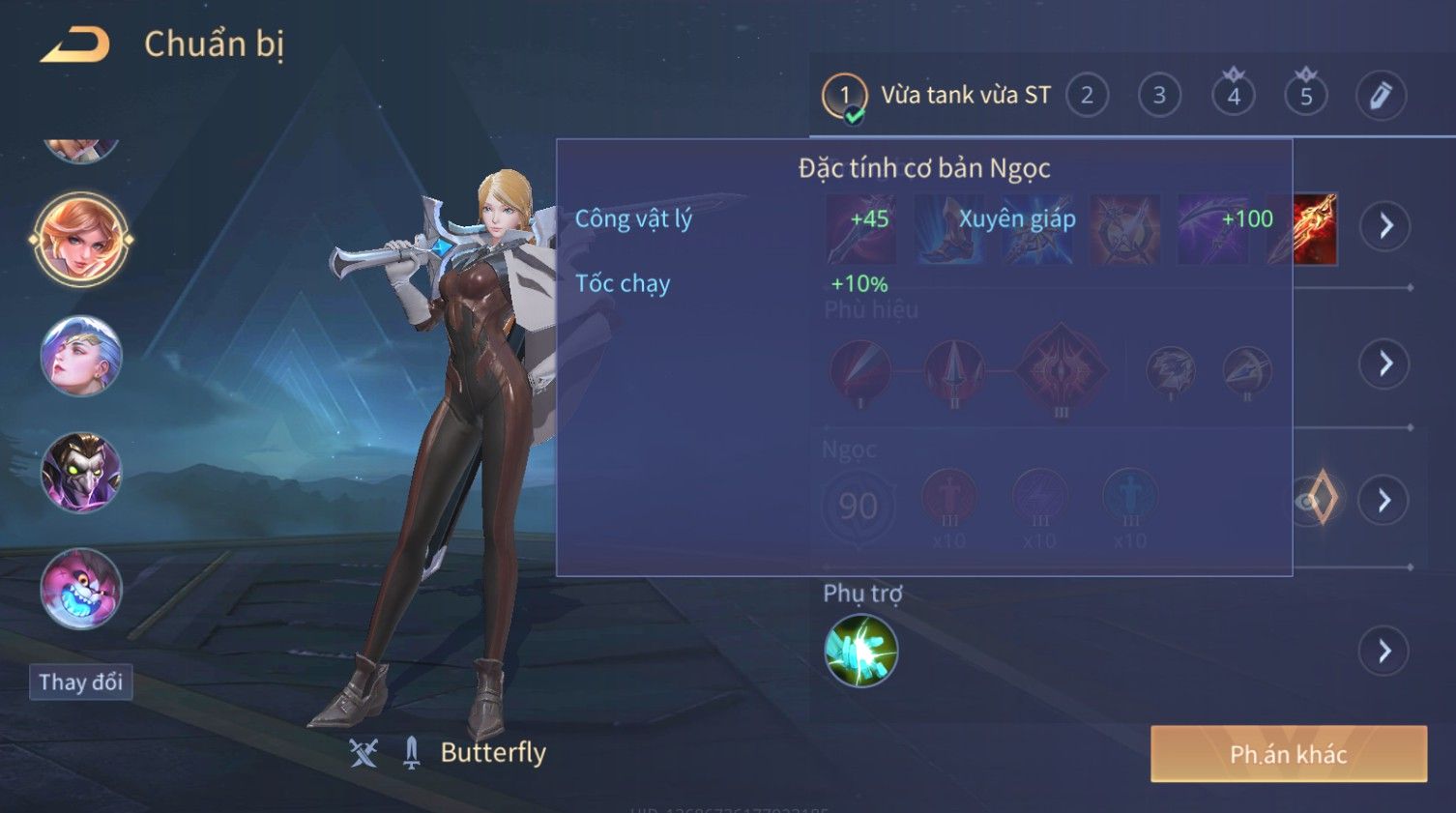1456x813 pixels.
Task: Open the Ngọc gem page arrow
Action: 1384,500
